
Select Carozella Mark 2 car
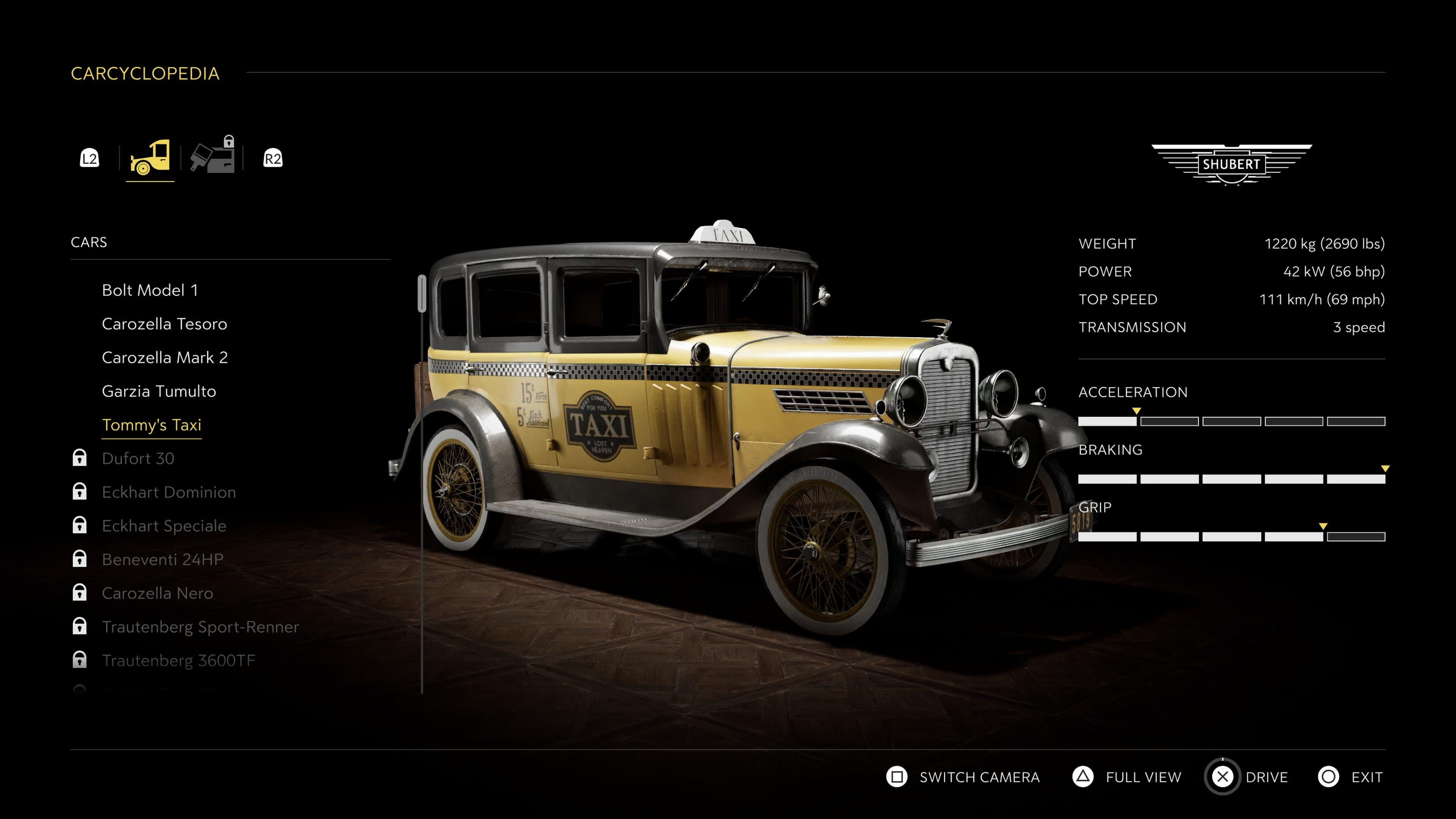165,357
